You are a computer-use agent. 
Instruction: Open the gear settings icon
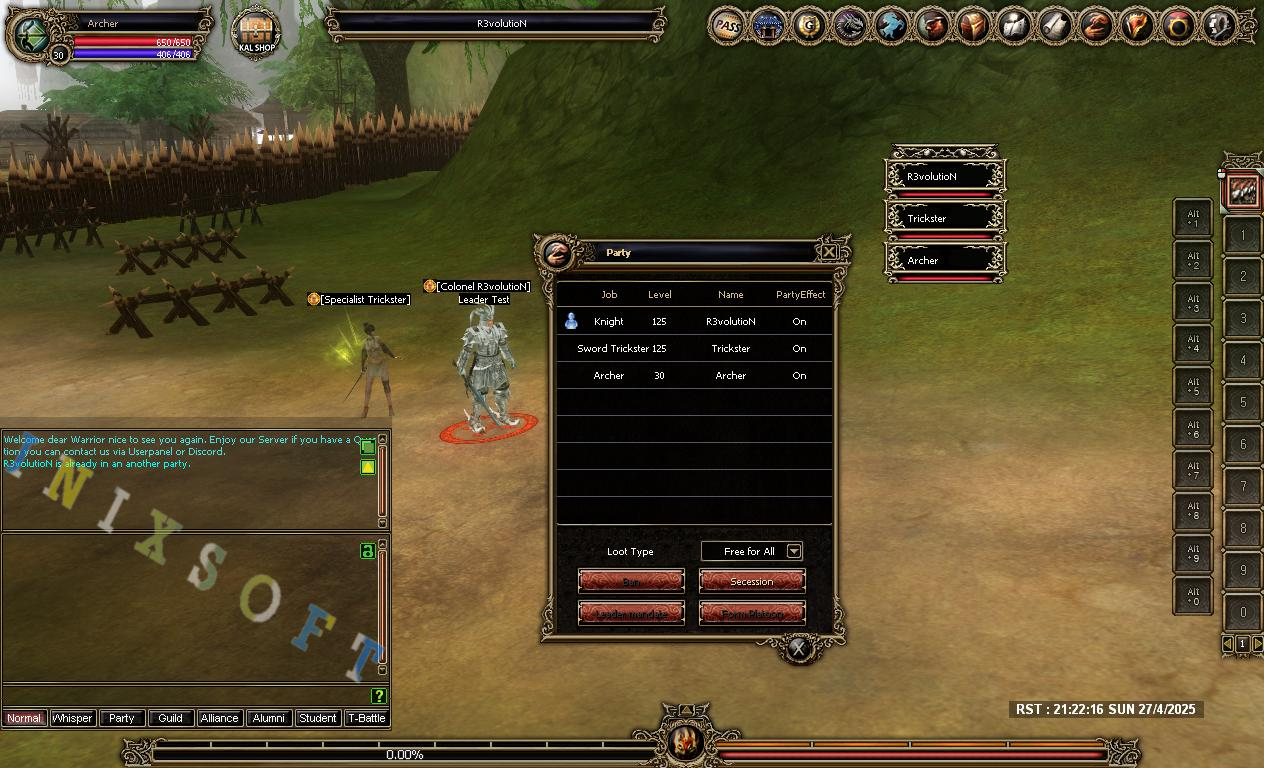(x=1219, y=26)
